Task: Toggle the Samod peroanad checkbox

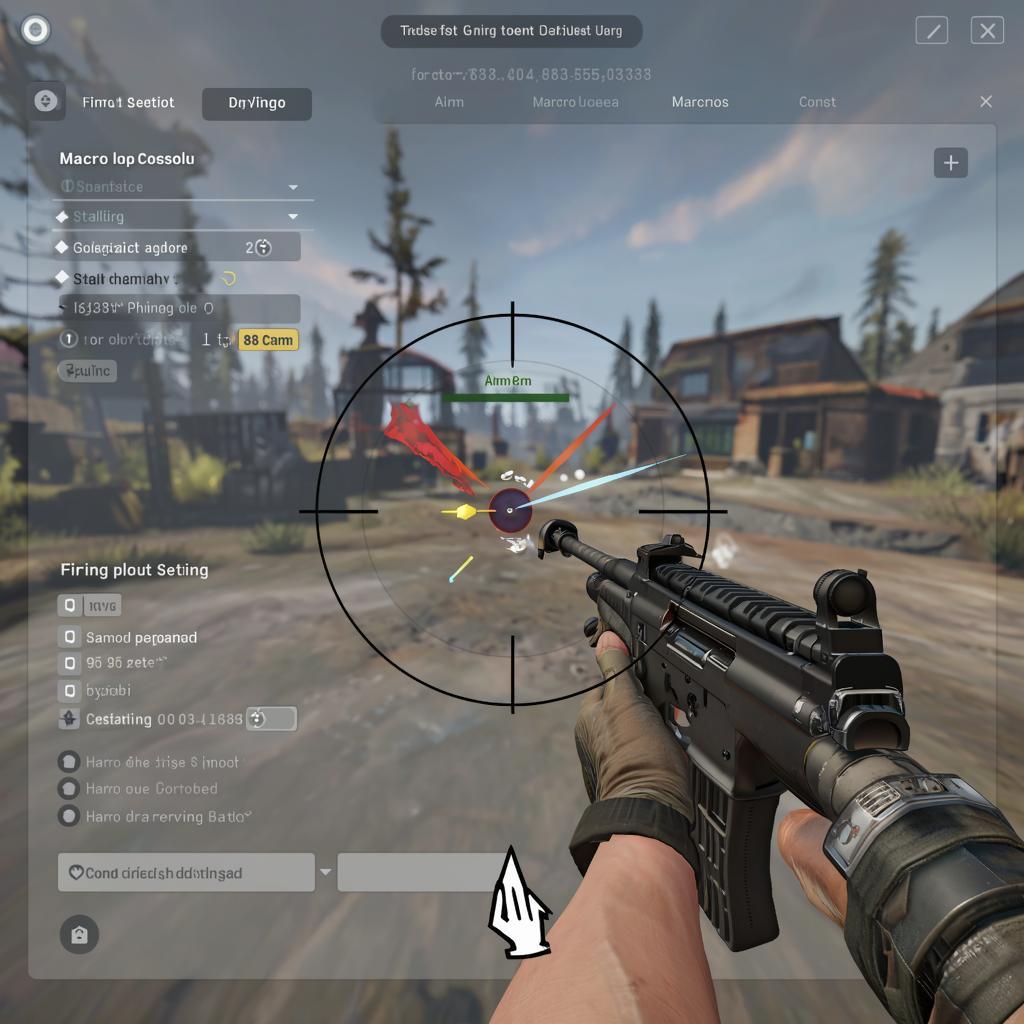Action: (x=69, y=637)
